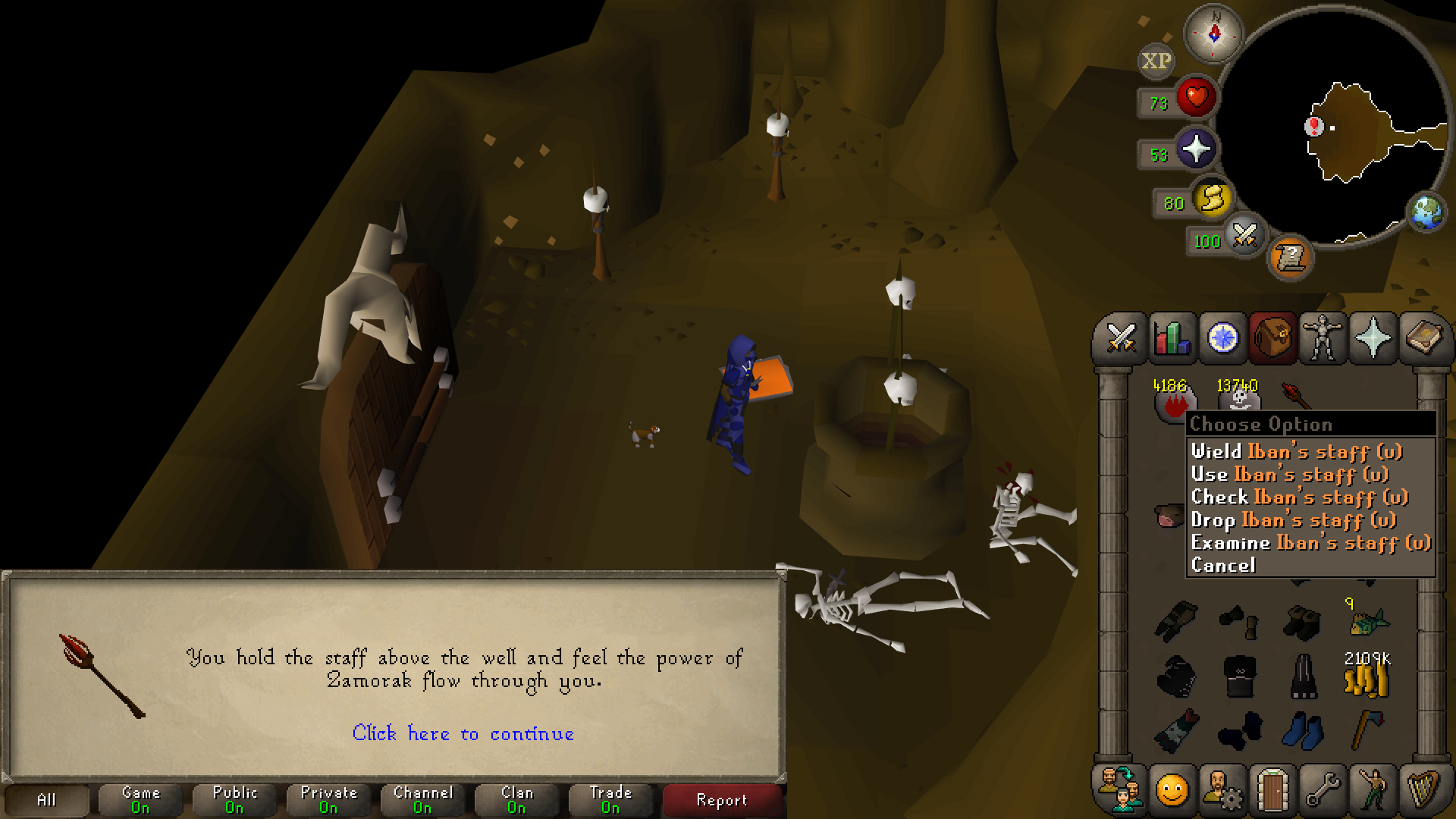Open the Prayer tab

pyautogui.click(x=1373, y=338)
